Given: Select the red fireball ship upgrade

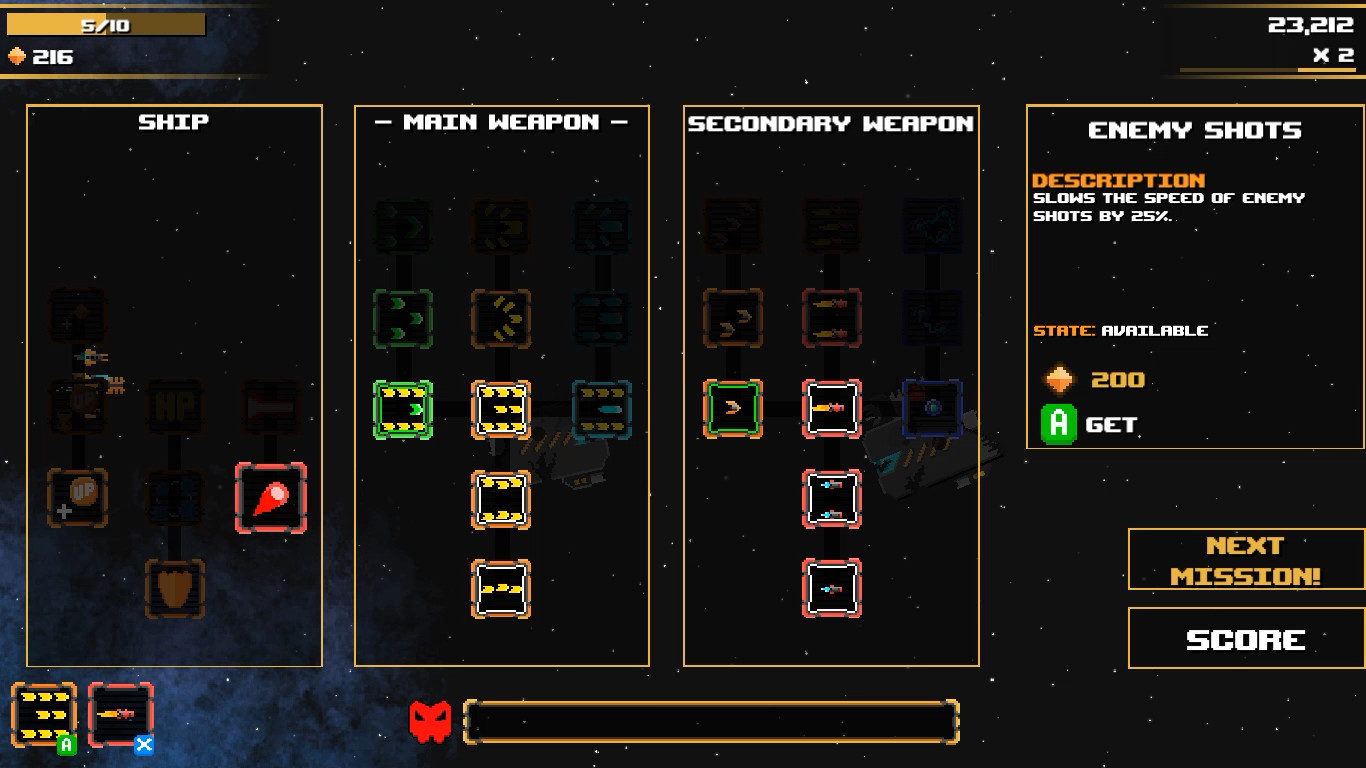Looking at the screenshot, I should point(269,498).
